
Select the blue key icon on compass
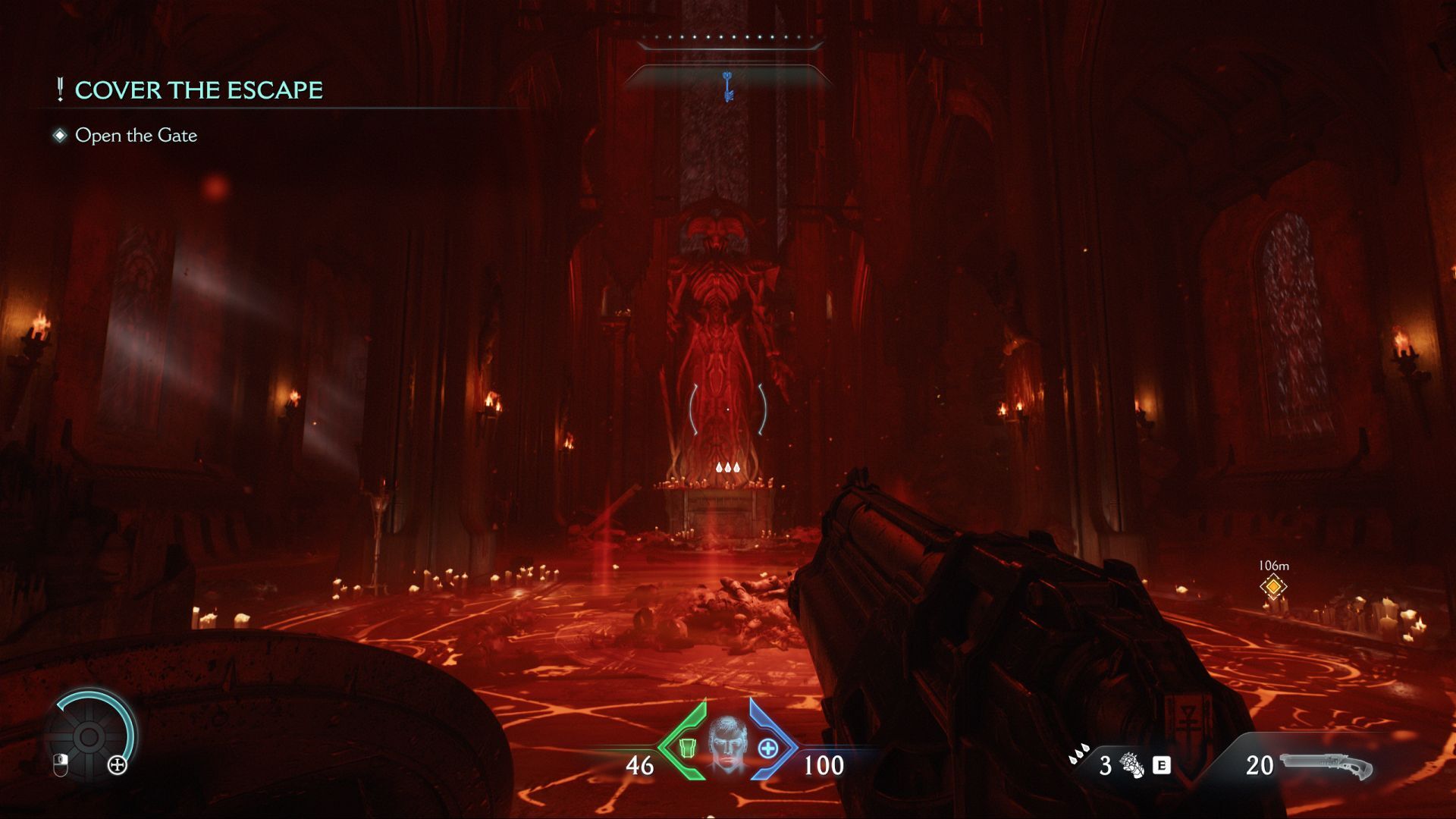point(728,86)
